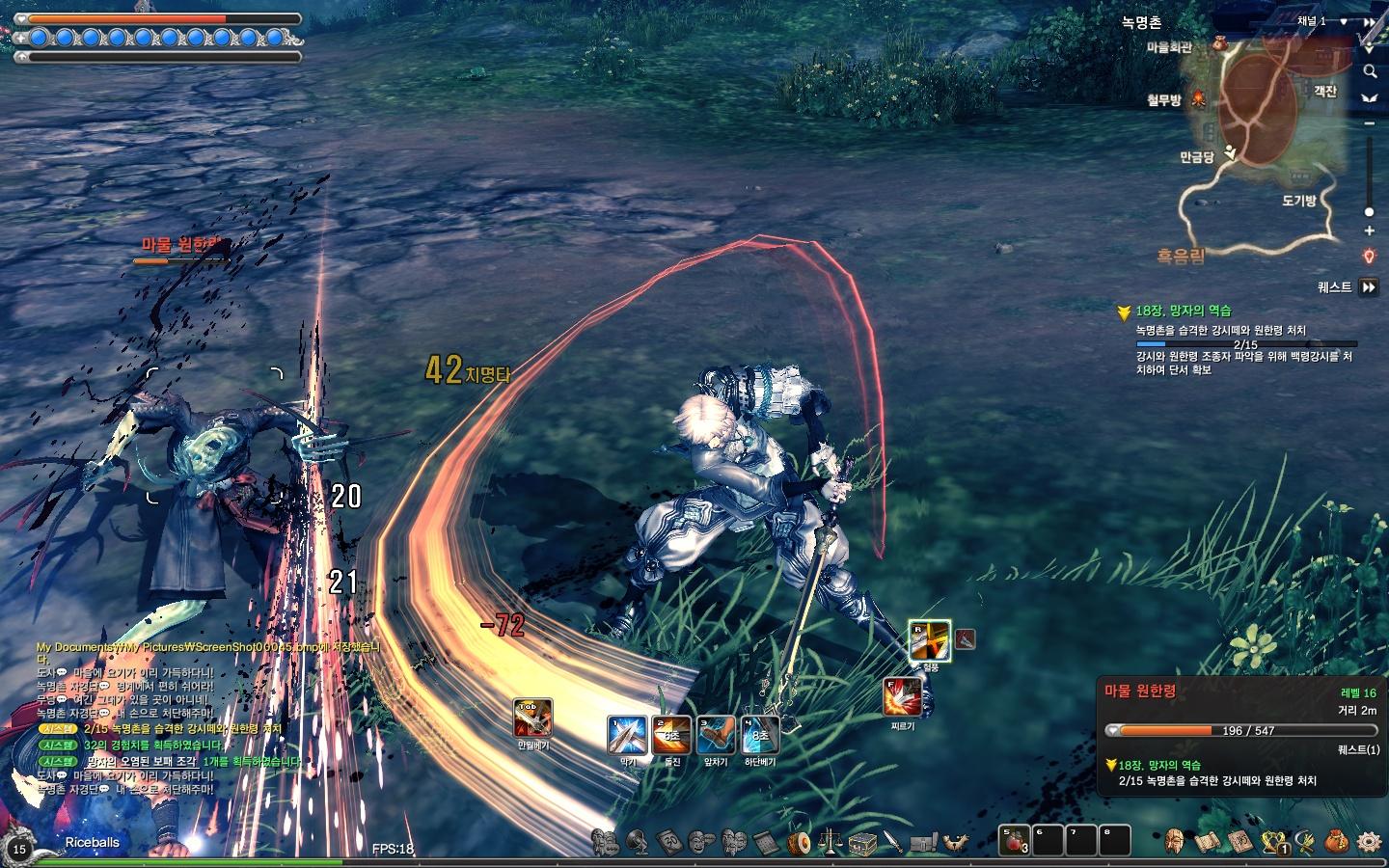Trigger the 앞차기 front kick skill
This screenshot has height=868, width=1389.
[717, 735]
